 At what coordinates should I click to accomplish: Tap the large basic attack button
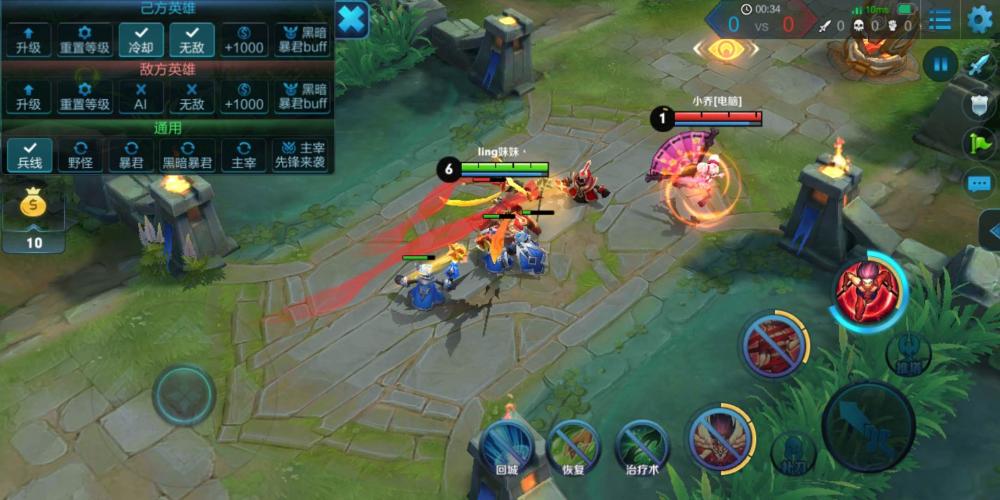point(867,425)
